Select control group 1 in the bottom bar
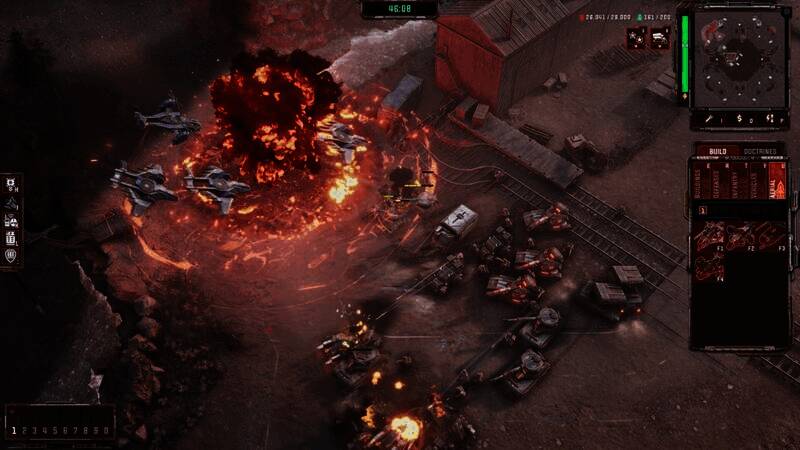Viewport: 800px width, 450px height. [14, 430]
